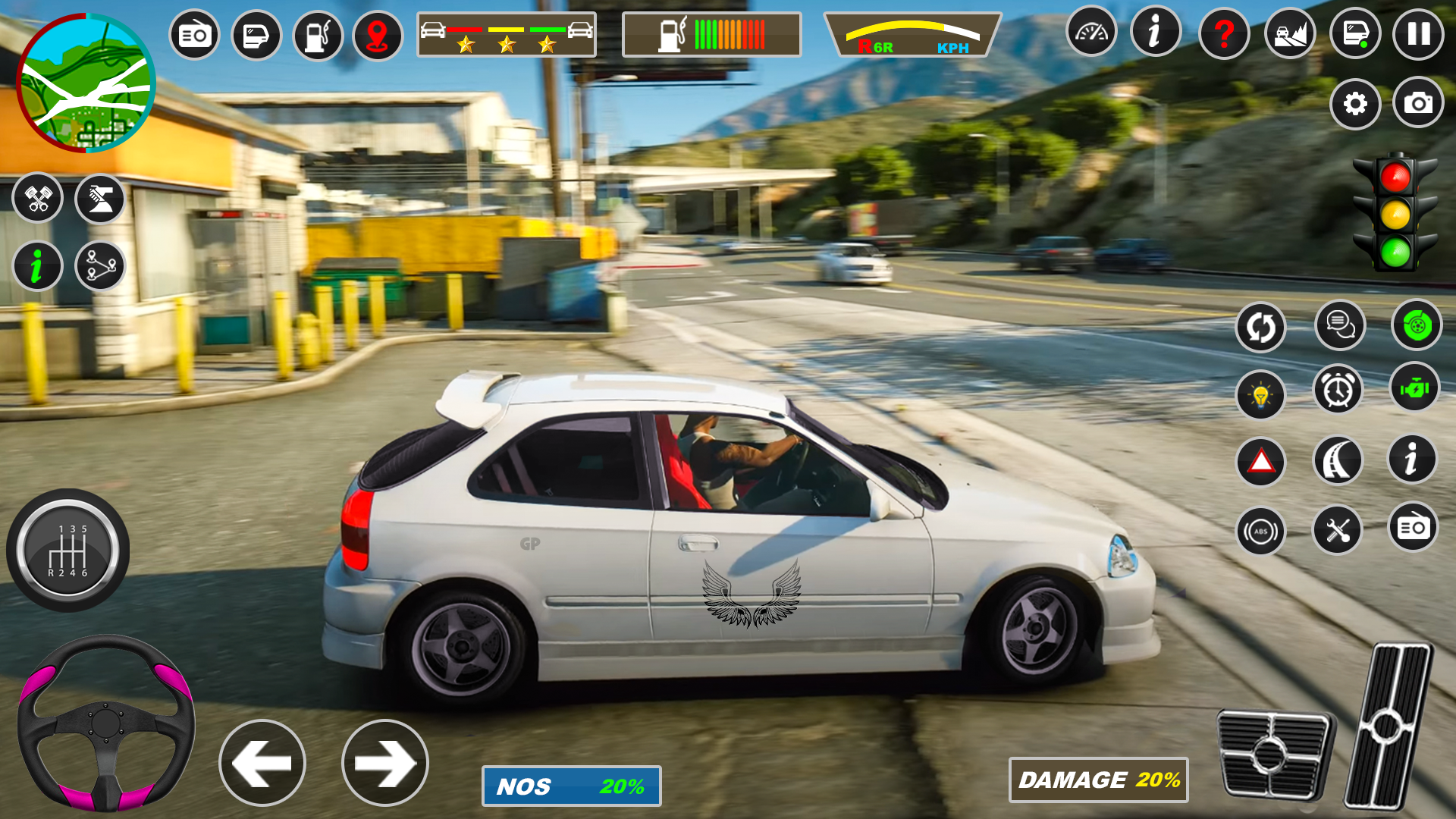Image resolution: width=1456 pixels, height=819 pixels.
Task: Select the offroad driving mode icon
Action: 1289,34
